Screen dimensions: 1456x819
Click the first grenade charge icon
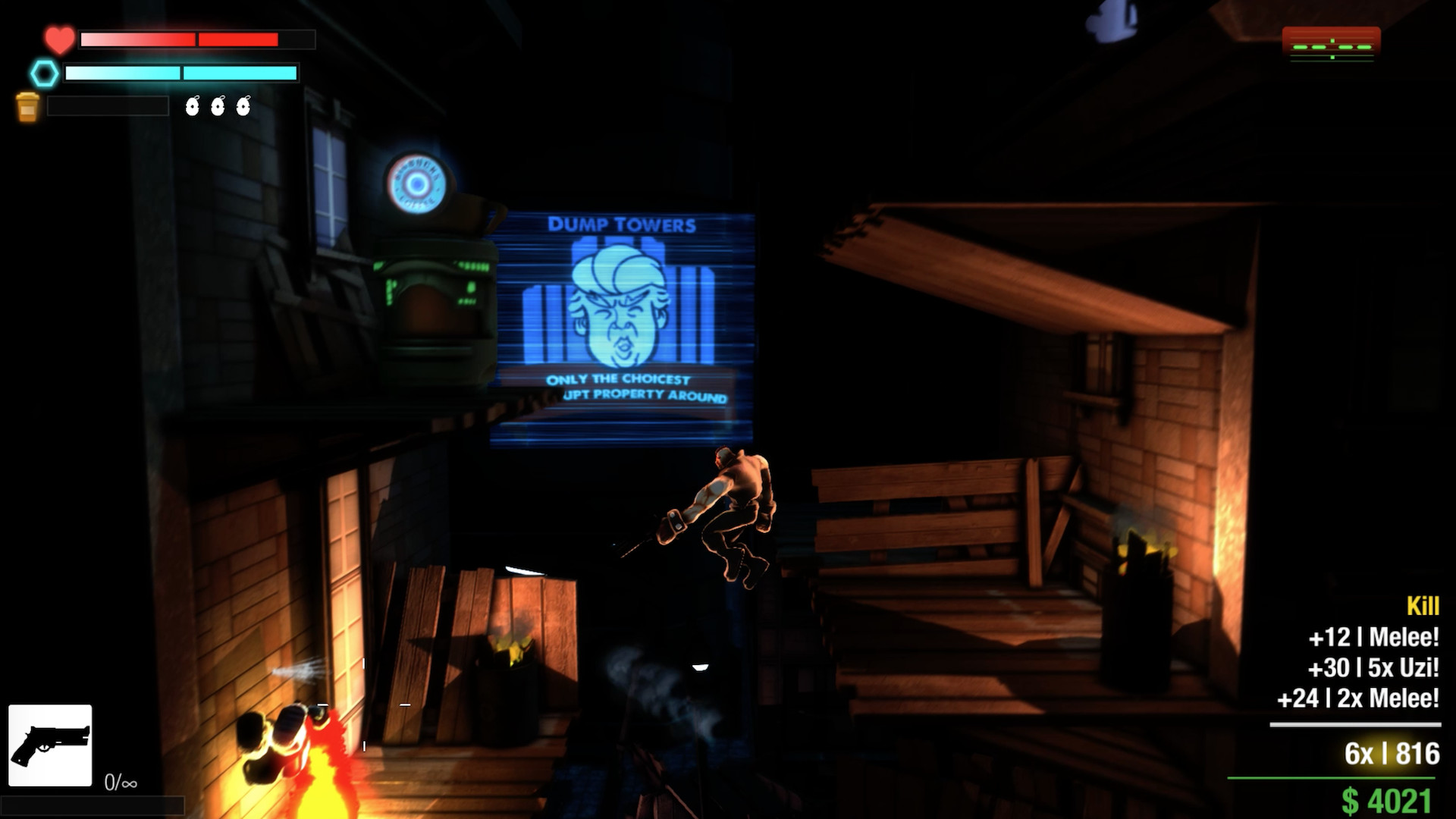[x=193, y=106]
